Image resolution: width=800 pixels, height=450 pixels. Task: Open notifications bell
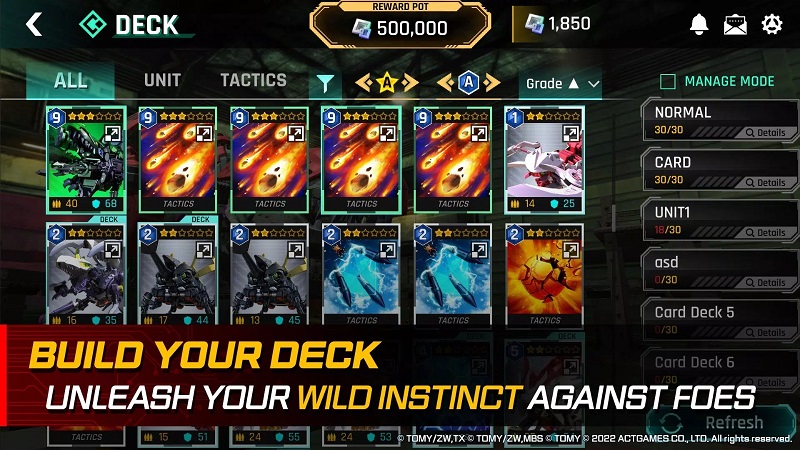coord(699,25)
